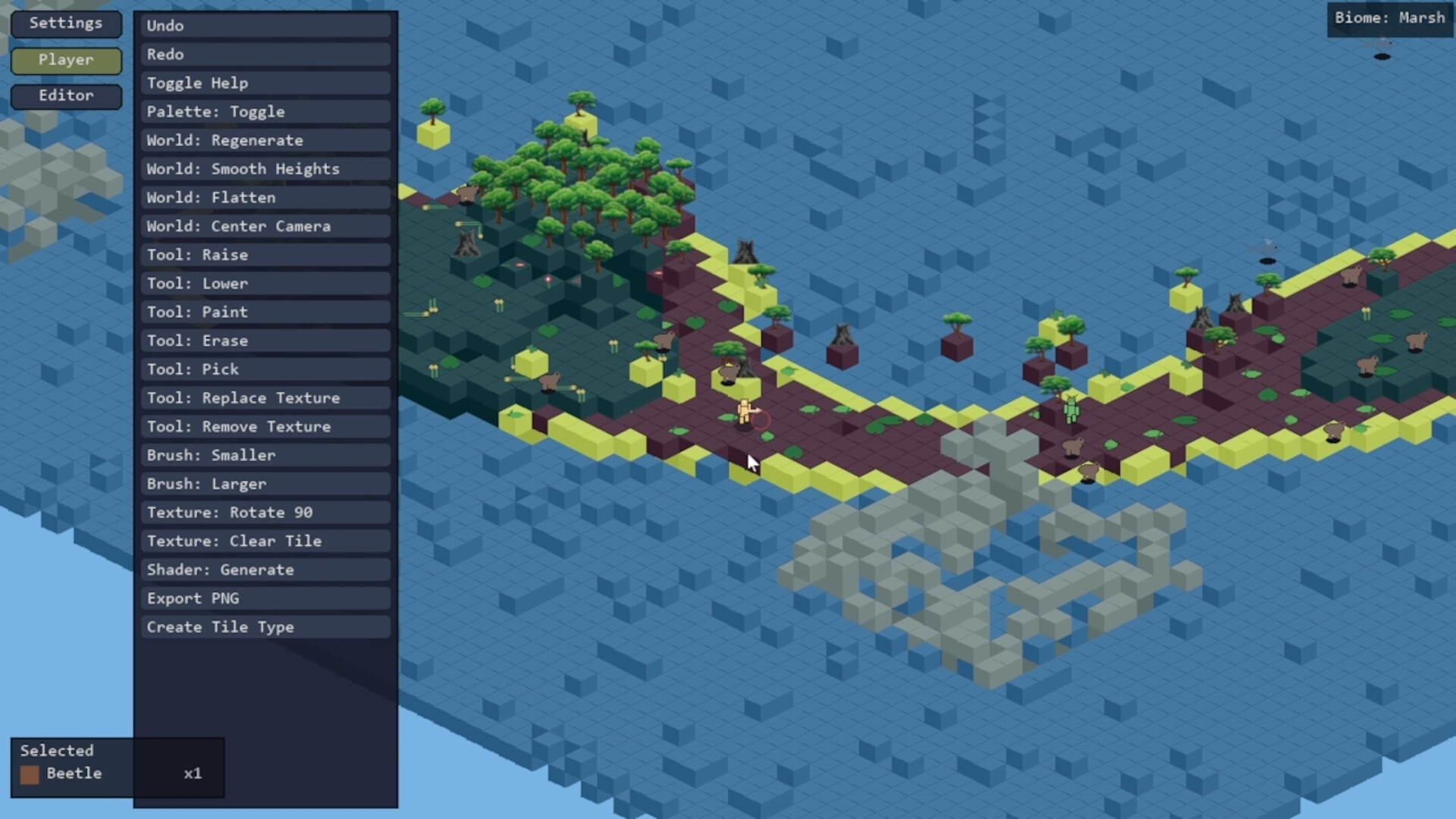1456x819 pixels.
Task: Toggle the tile palette
Action: click(265, 111)
